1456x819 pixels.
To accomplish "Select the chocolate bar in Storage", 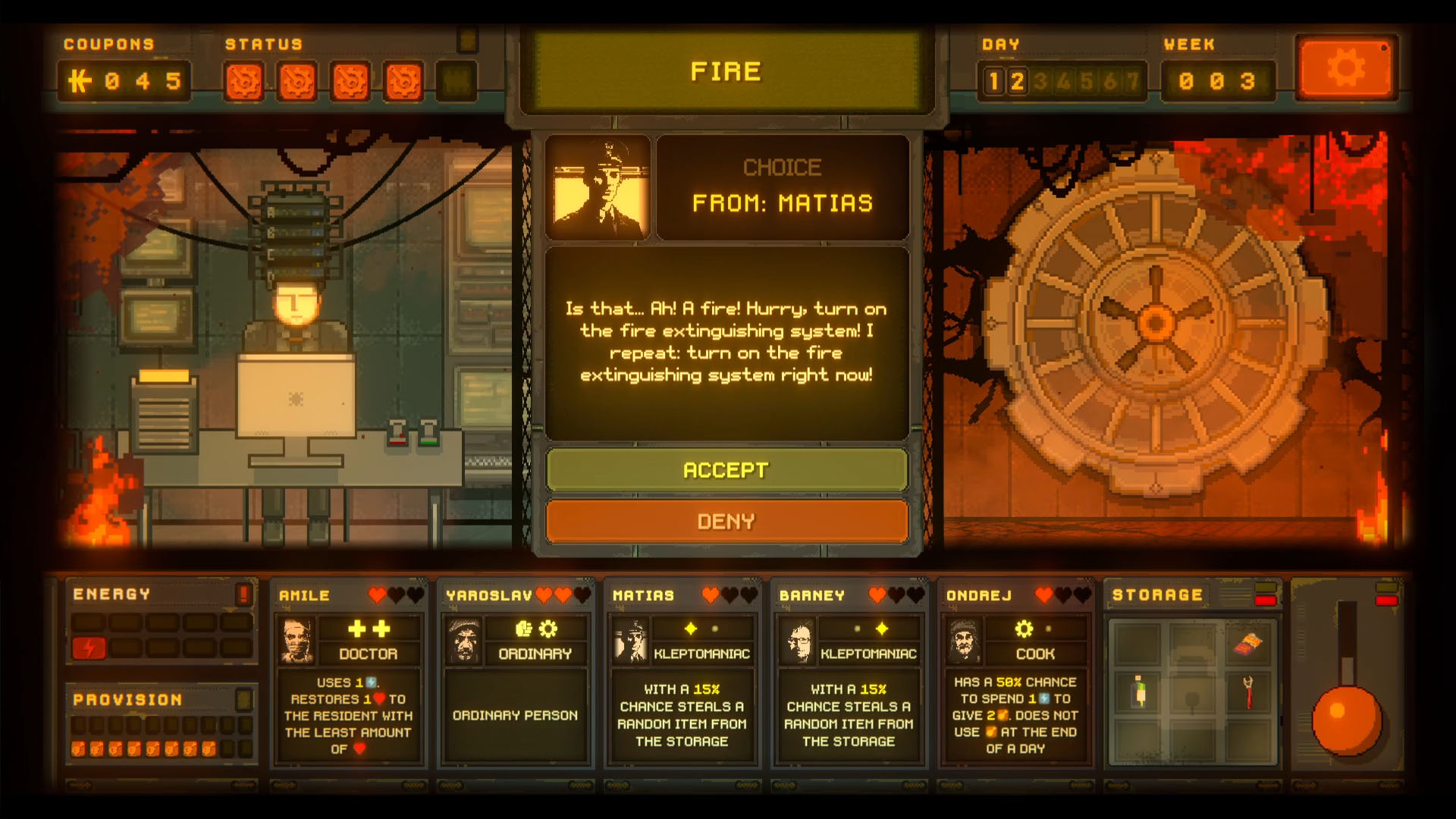I will point(1248,643).
